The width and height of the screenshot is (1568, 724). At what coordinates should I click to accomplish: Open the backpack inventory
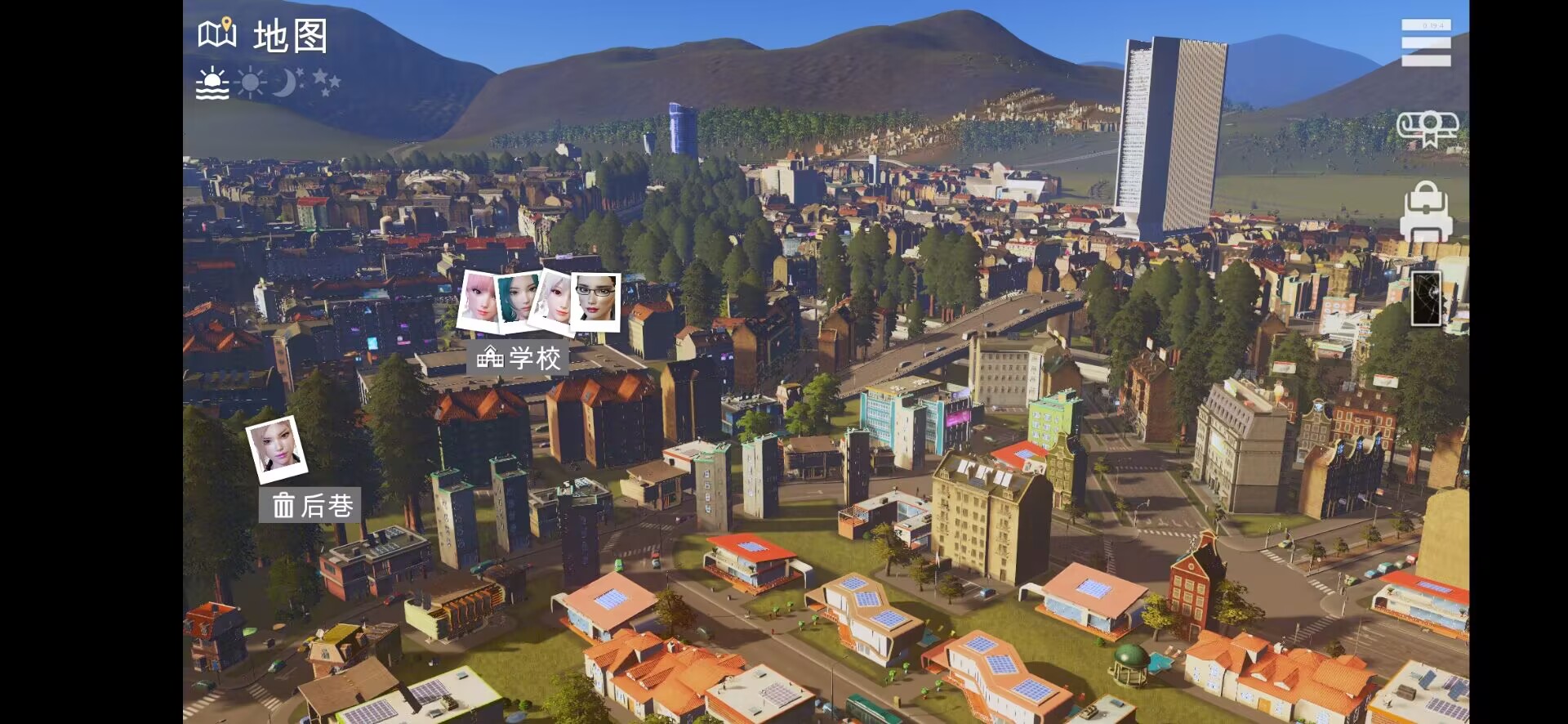1426,212
